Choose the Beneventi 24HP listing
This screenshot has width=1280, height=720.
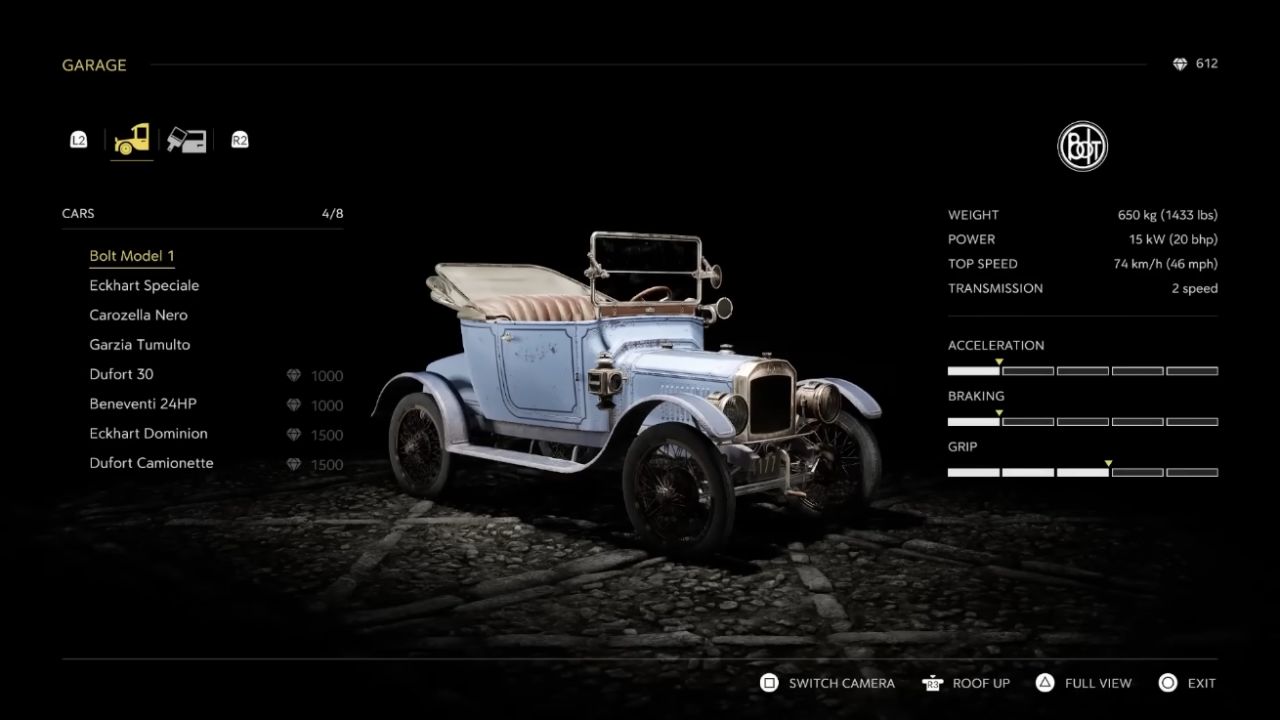tap(143, 404)
